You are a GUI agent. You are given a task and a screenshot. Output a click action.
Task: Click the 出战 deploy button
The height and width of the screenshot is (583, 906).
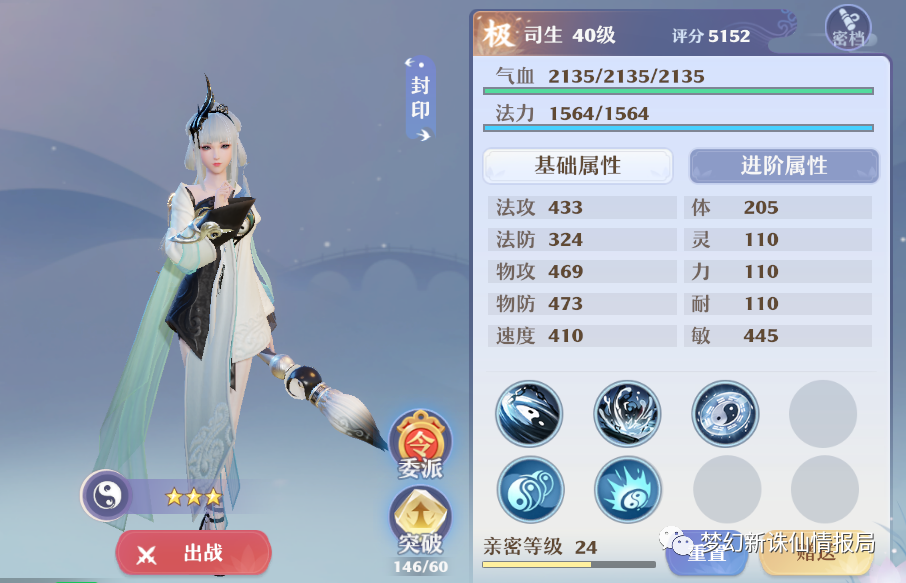click(193, 553)
